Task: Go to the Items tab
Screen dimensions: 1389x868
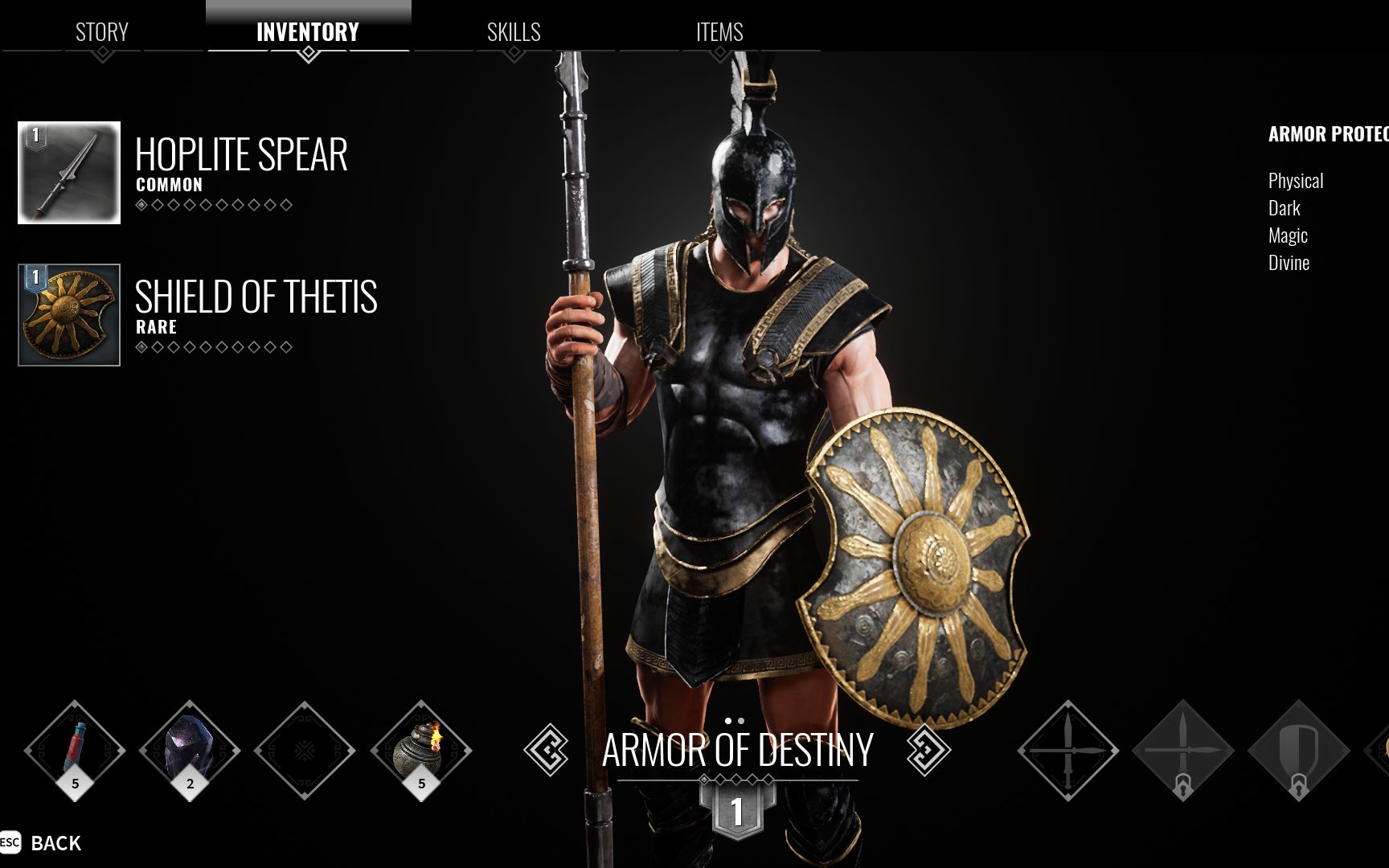Action: click(719, 32)
